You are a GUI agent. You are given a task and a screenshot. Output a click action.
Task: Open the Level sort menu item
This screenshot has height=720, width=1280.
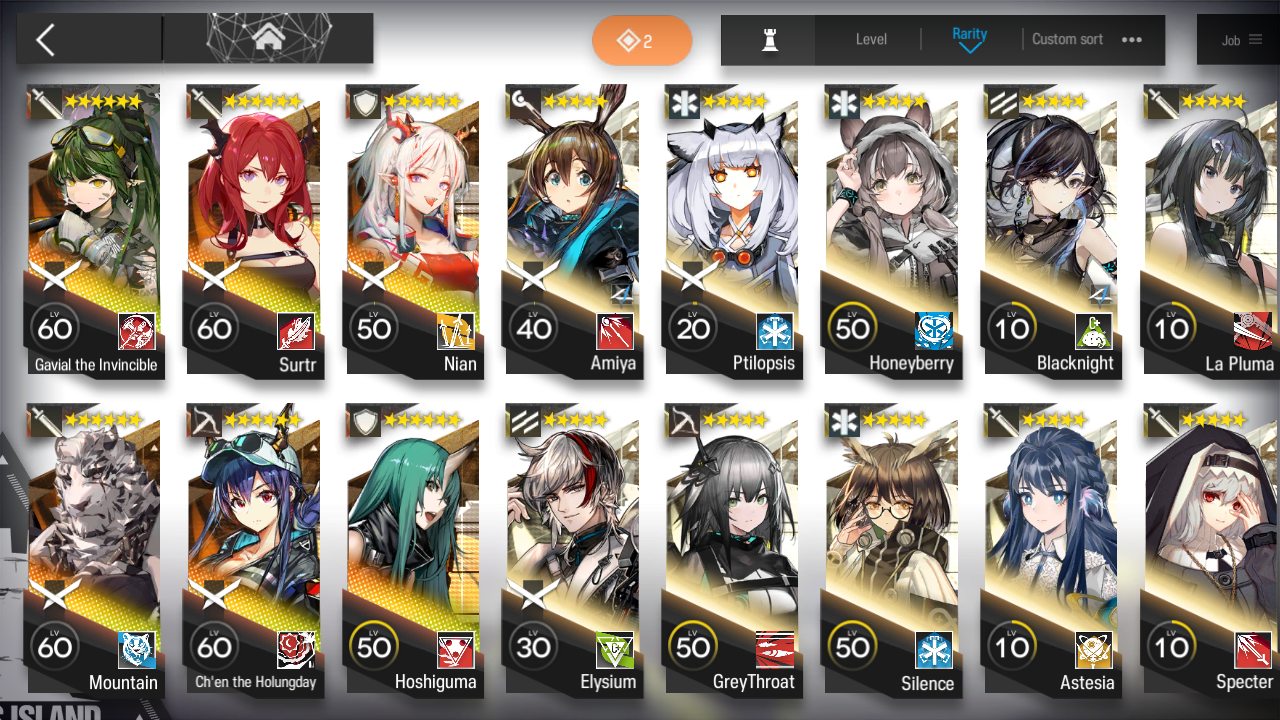[x=869, y=40]
